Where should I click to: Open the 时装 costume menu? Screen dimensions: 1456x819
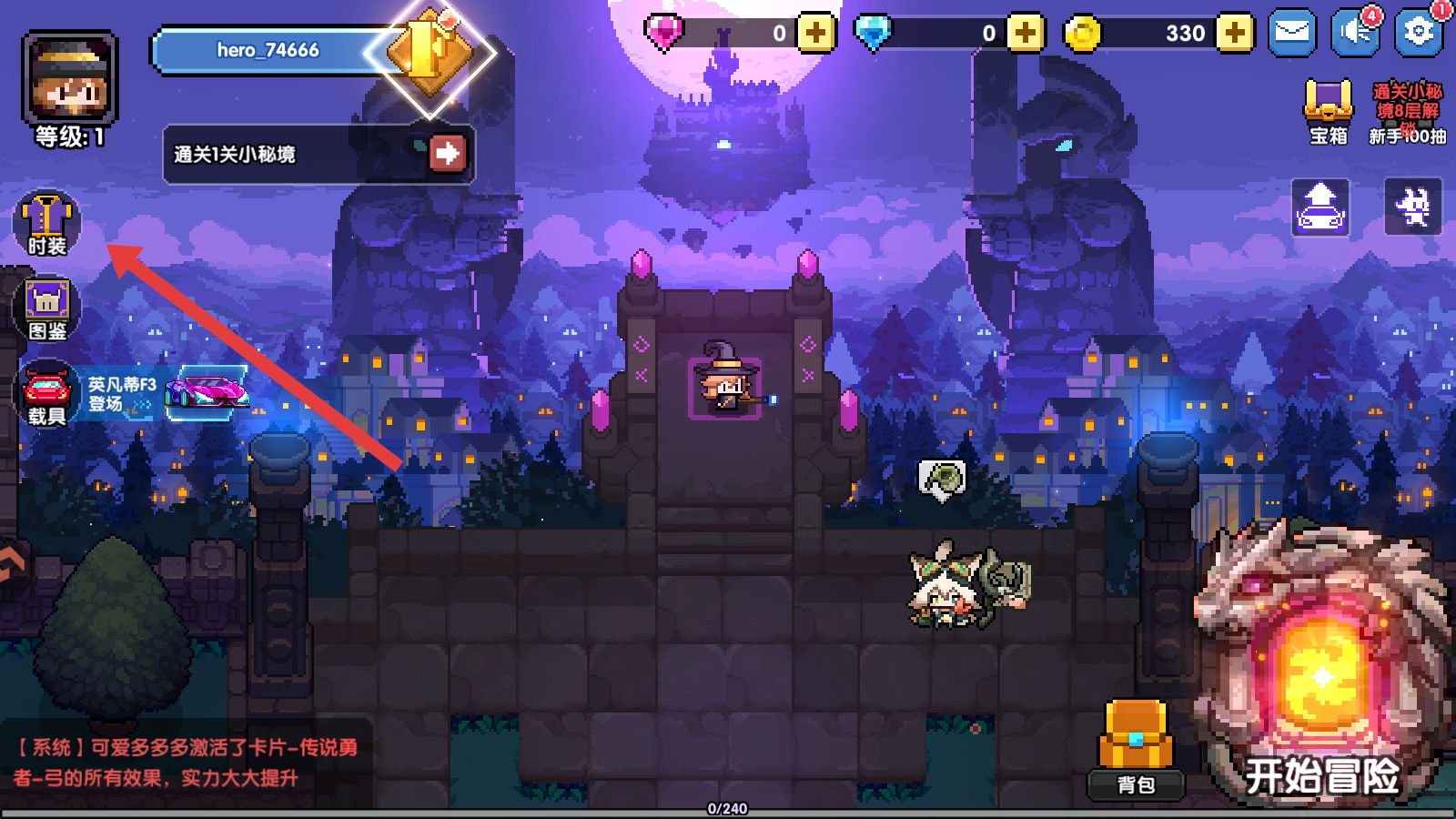tap(46, 224)
